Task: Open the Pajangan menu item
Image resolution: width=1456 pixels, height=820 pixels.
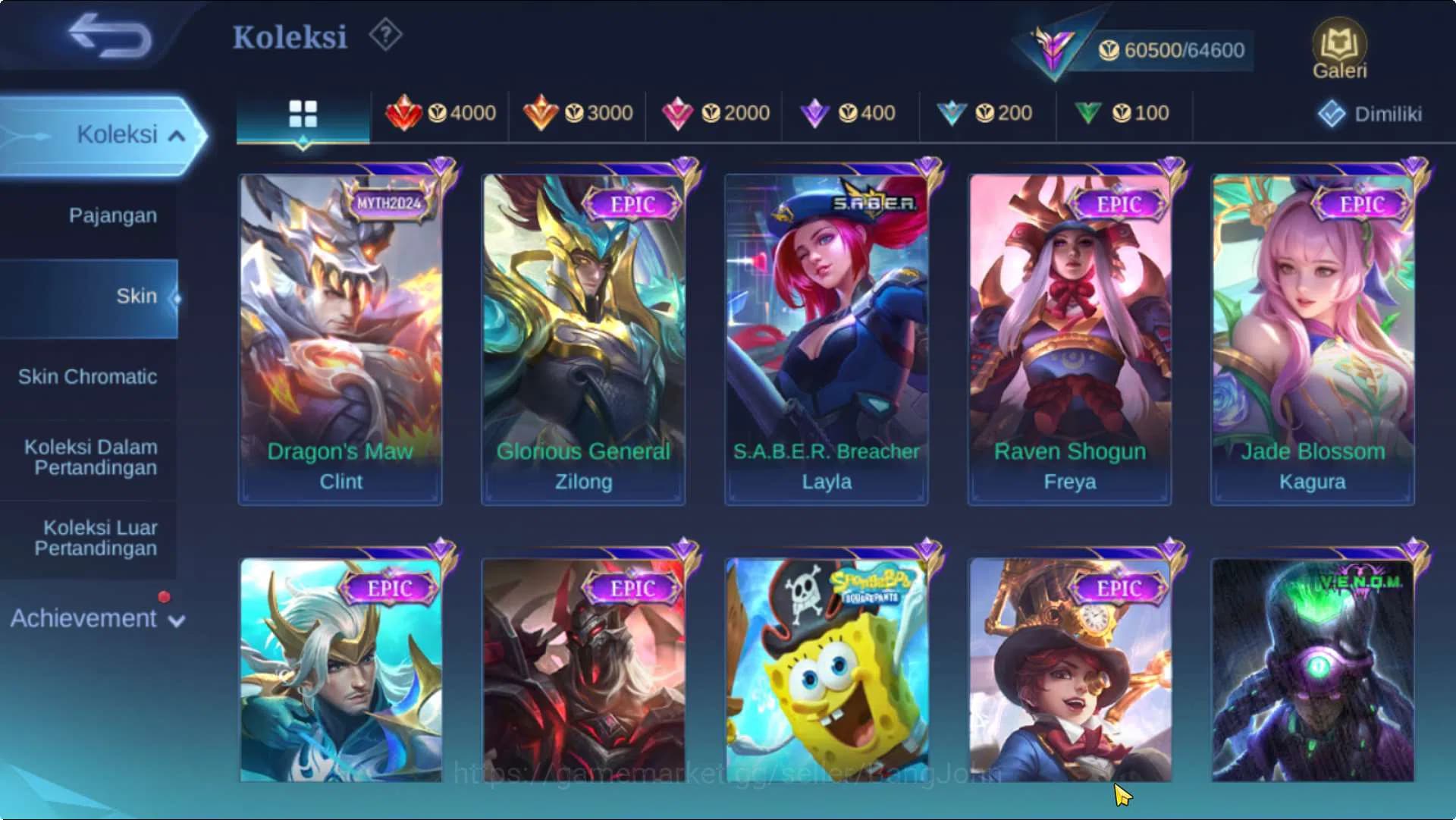Action: click(111, 215)
